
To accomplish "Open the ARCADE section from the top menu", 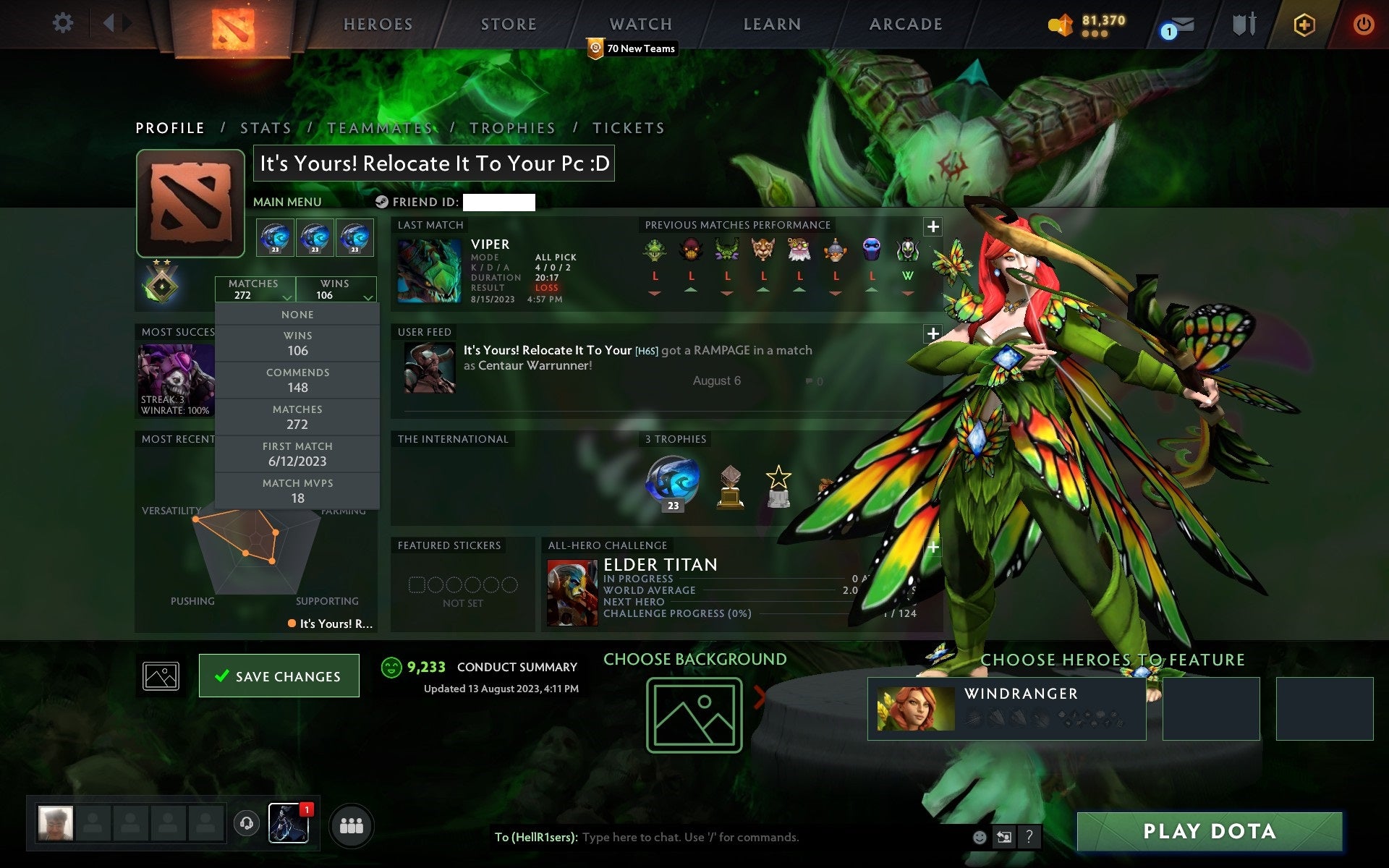I will (905, 24).
